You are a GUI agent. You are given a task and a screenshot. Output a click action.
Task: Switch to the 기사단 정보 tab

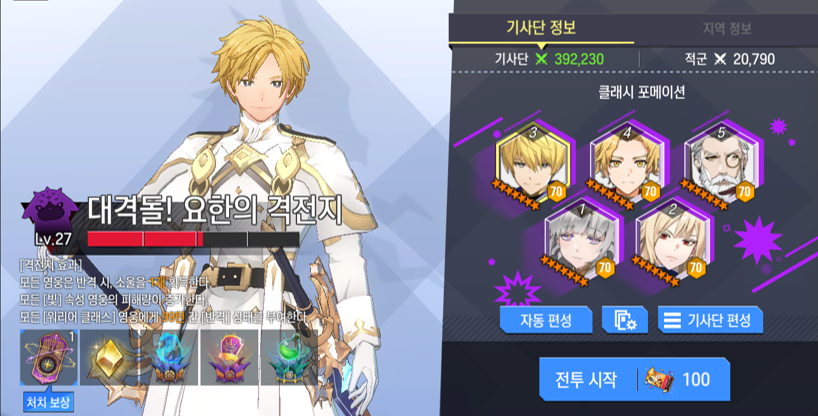[x=541, y=28]
